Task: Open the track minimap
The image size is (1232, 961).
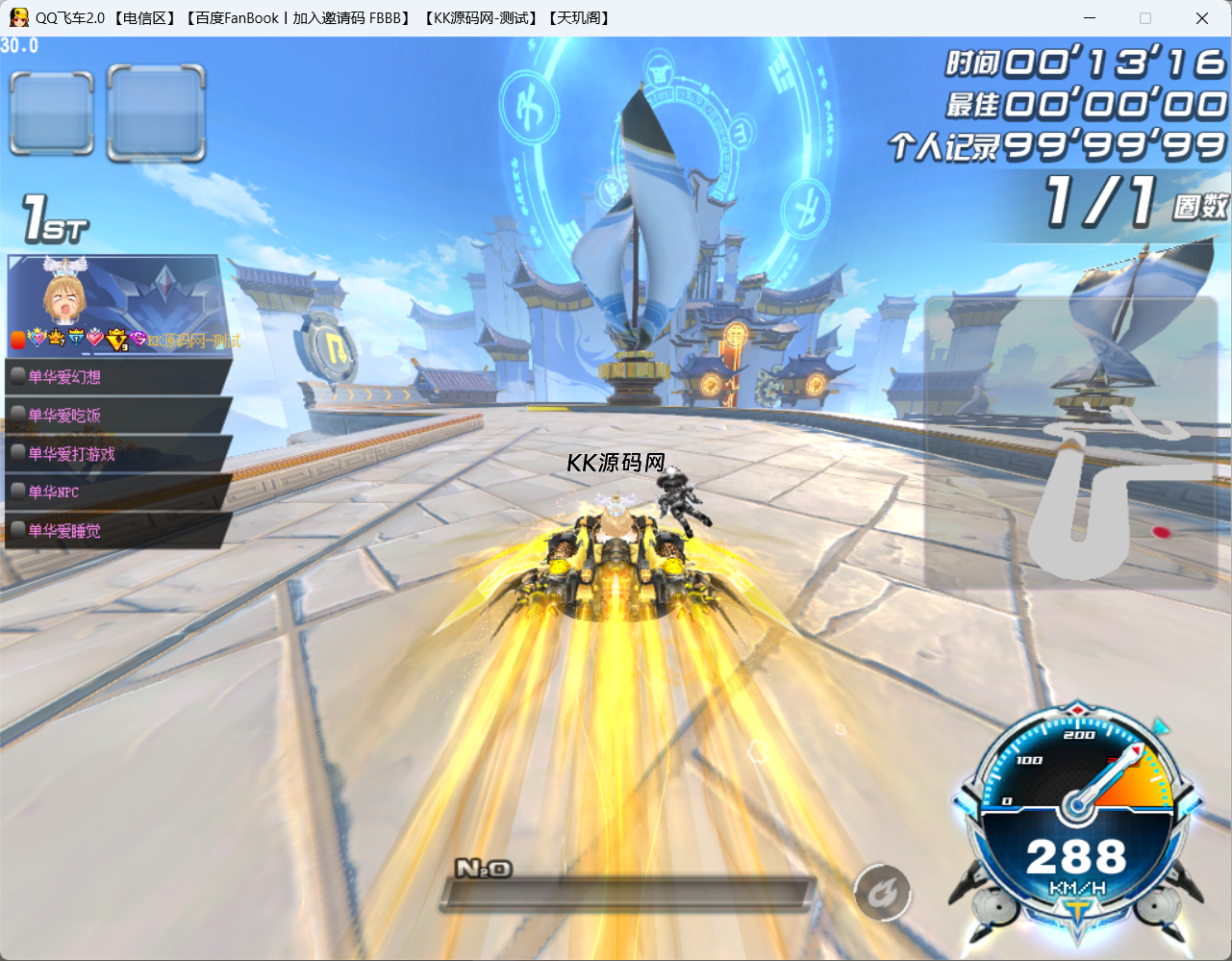Action: [x=1070, y=443]
